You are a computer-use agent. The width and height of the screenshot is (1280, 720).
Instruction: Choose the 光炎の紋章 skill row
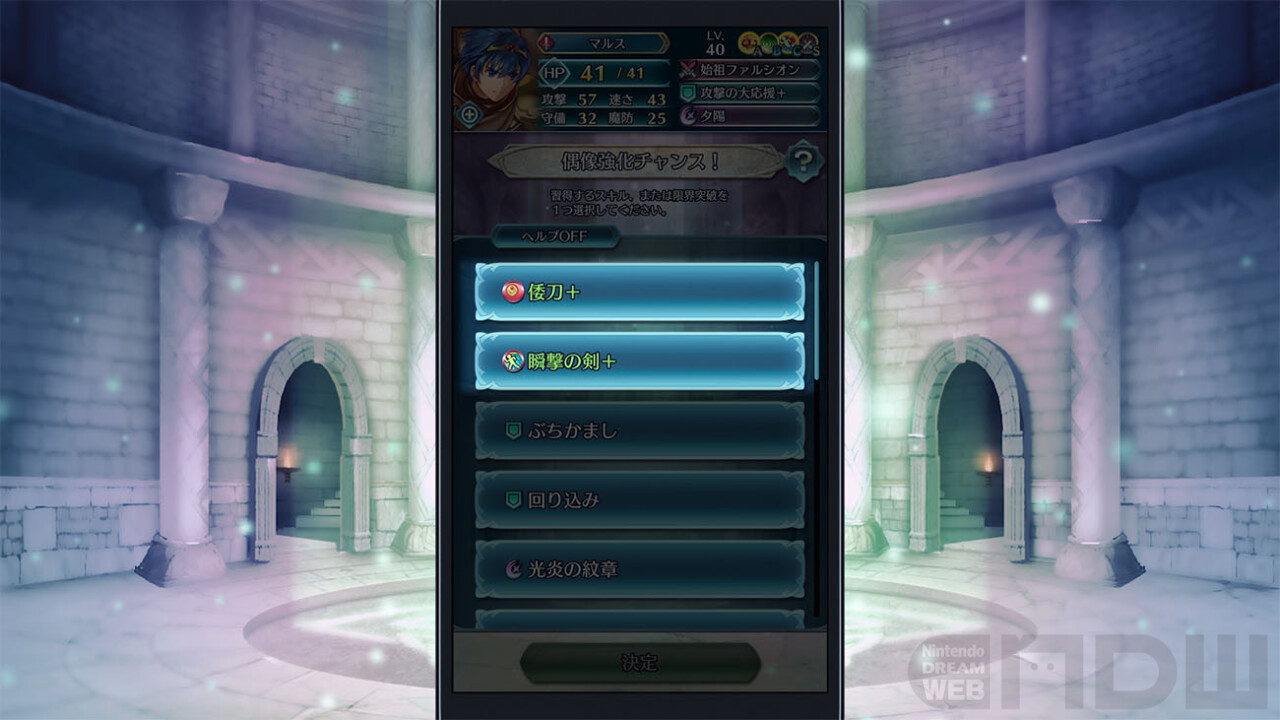point(639,569)
